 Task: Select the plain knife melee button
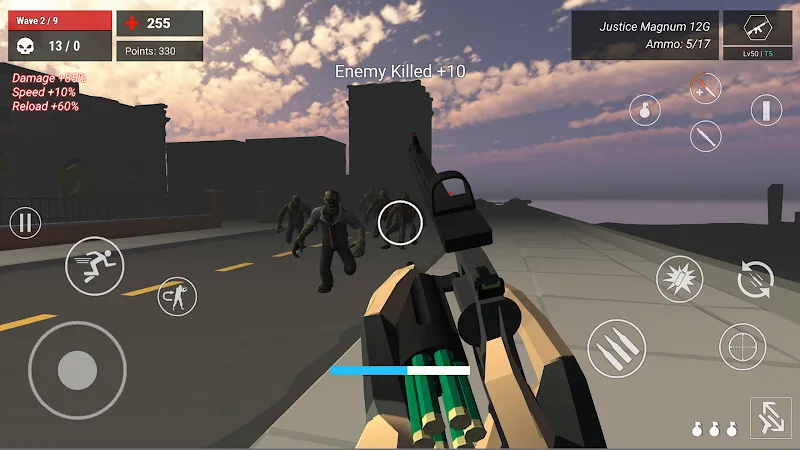[705, 136]
